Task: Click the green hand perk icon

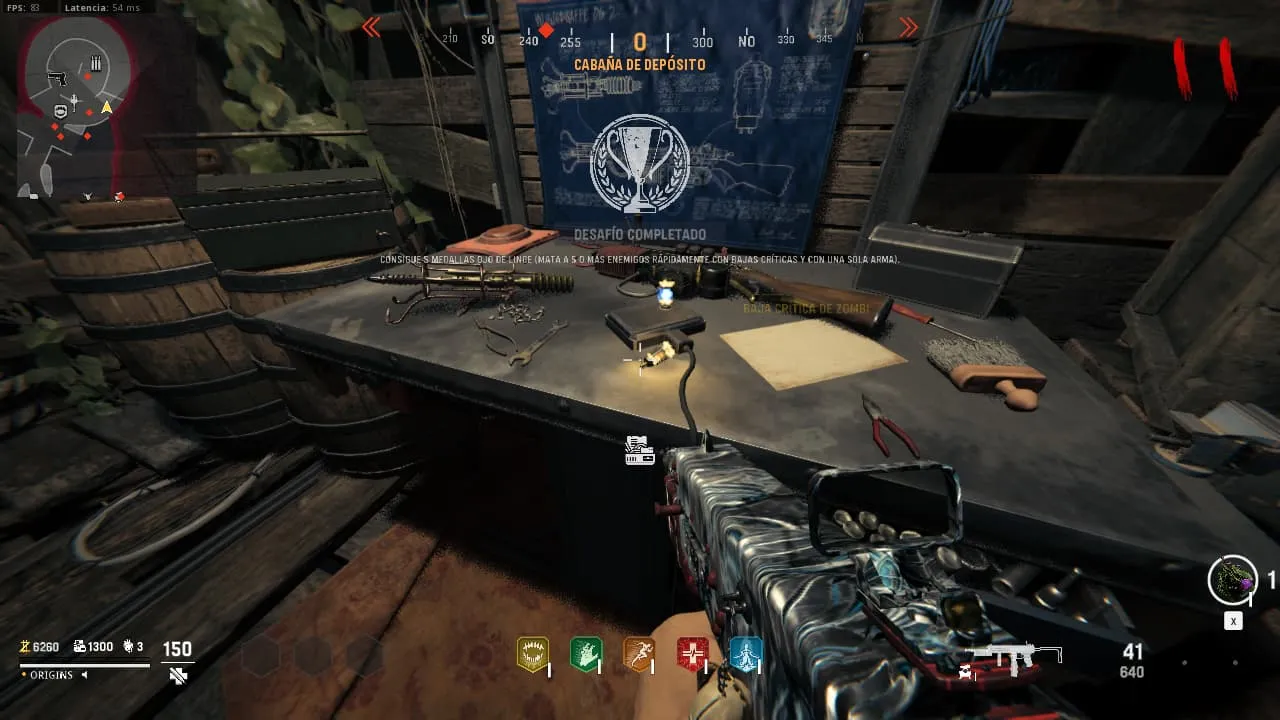Action: tap(585, 654)
